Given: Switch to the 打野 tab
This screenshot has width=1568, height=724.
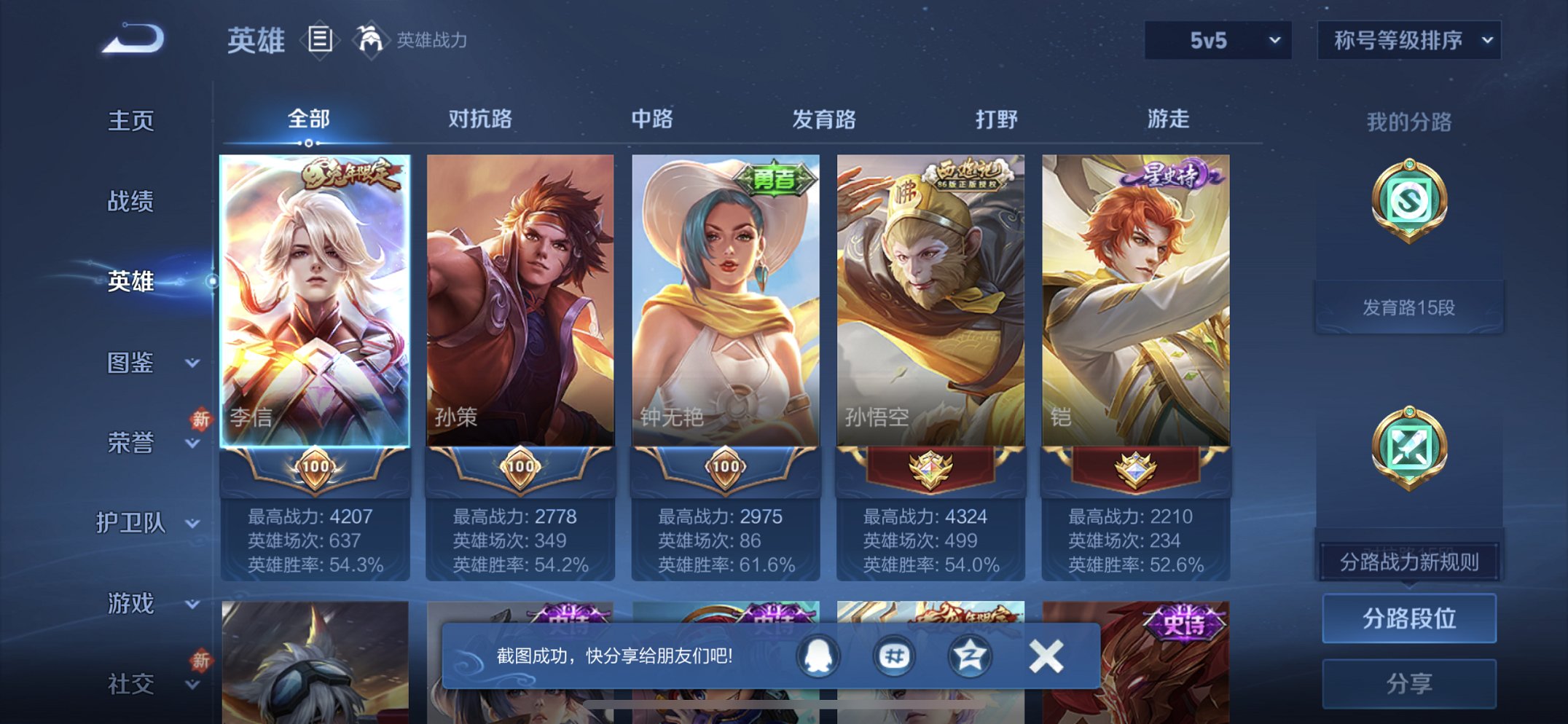Looking at the screenshot, I should click(997, 119).
